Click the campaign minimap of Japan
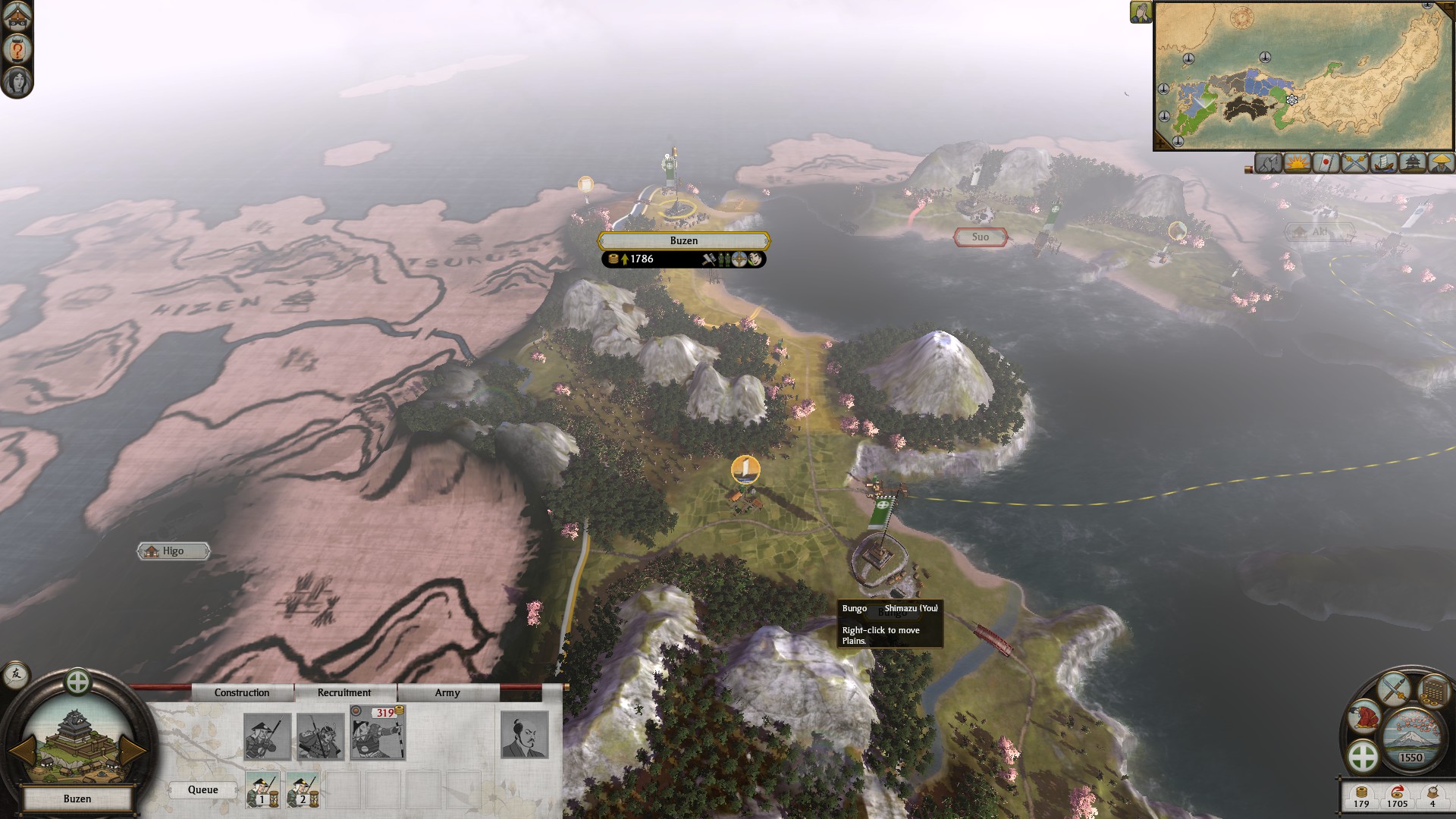 1303,76
